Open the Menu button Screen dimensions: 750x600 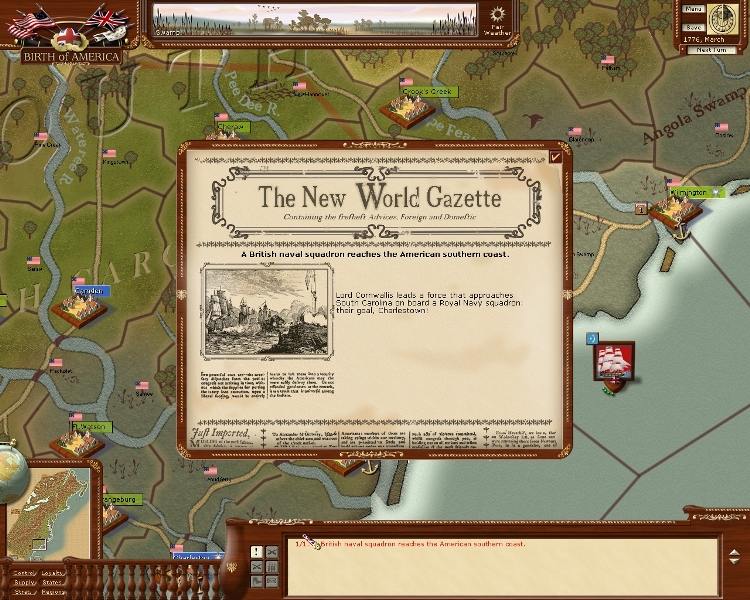[693, 8]
